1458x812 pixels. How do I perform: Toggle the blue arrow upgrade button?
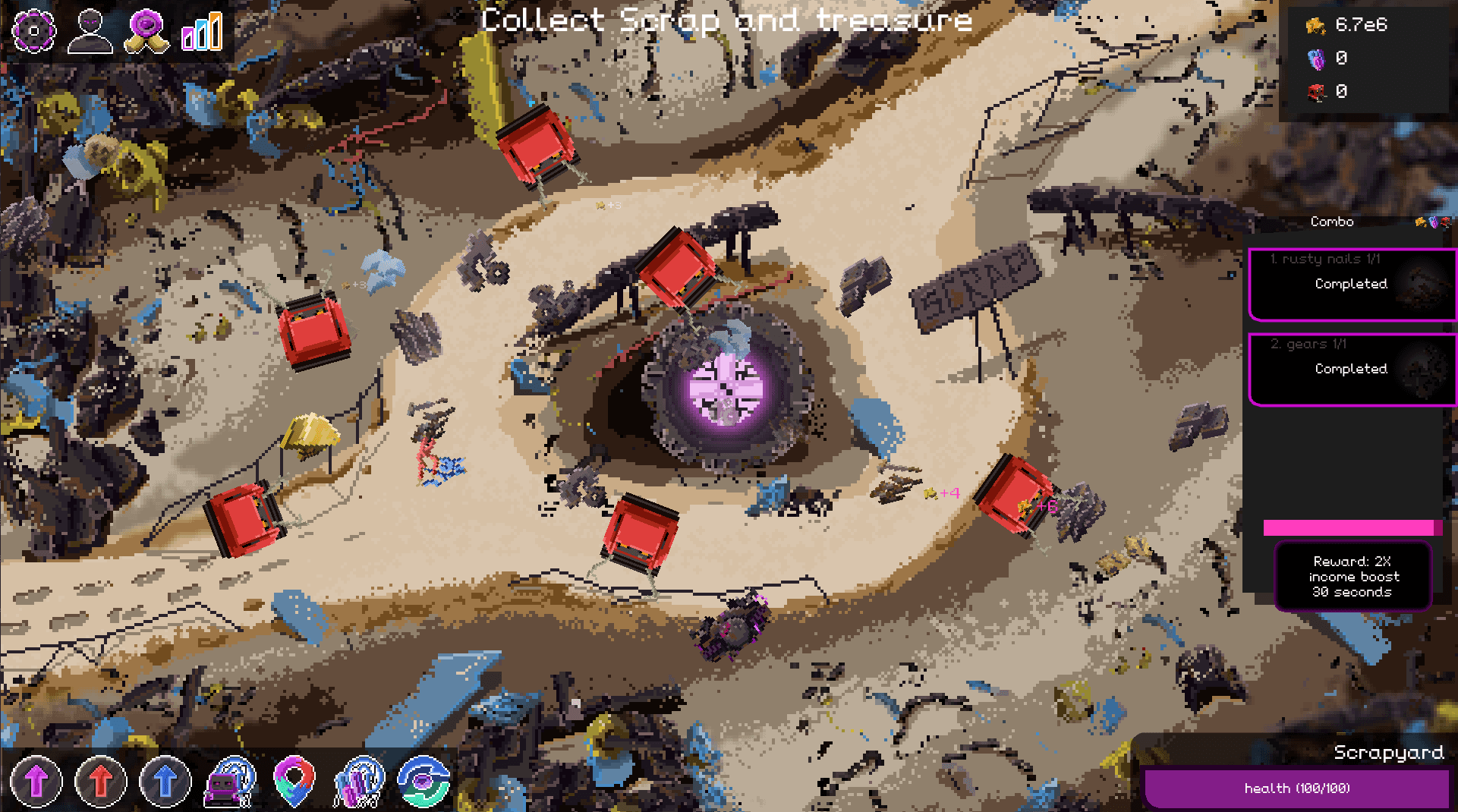pos(165,781)
